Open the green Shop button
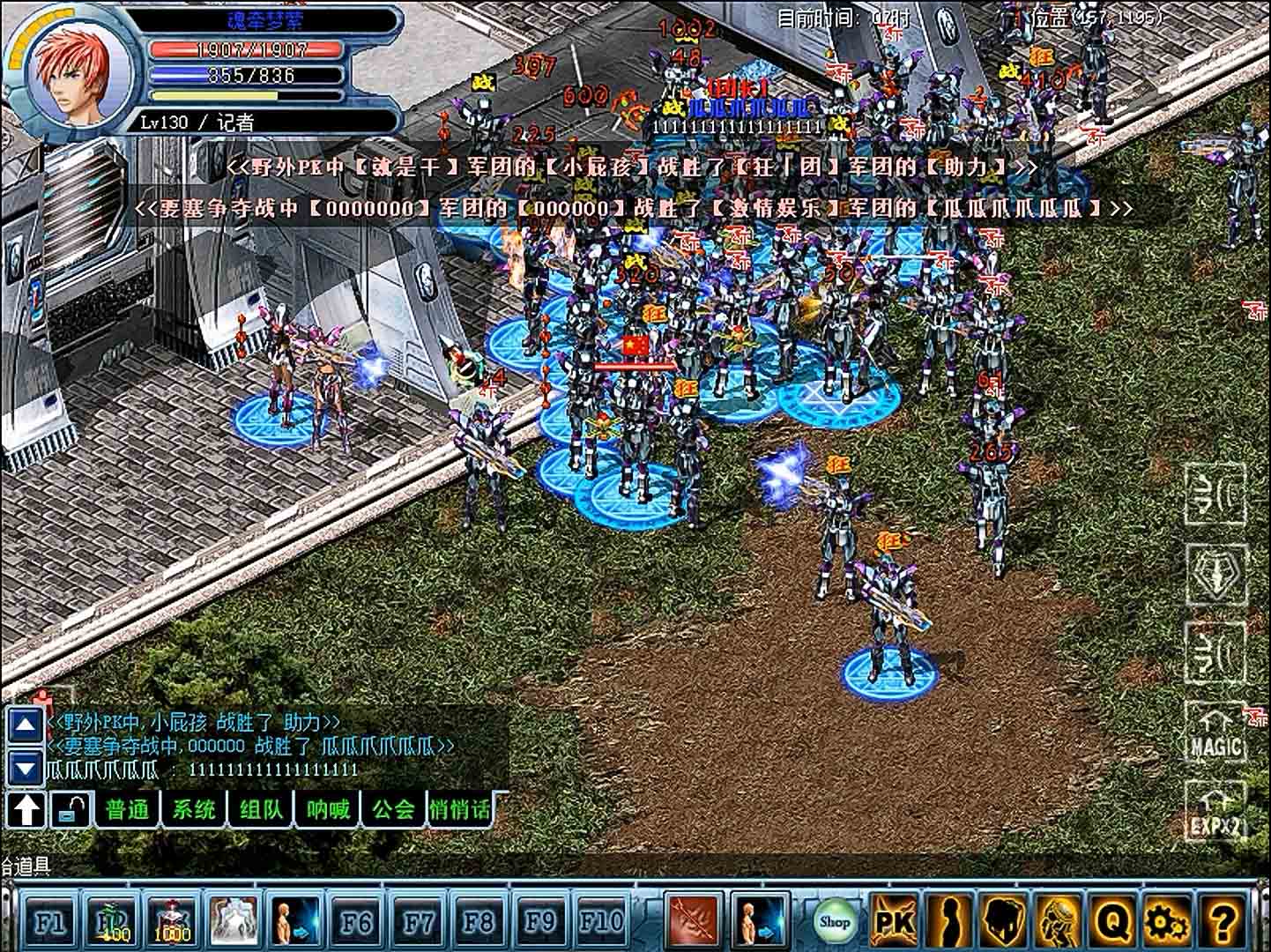This screenshot has width=1271, height=952. (x=834, y=922)
